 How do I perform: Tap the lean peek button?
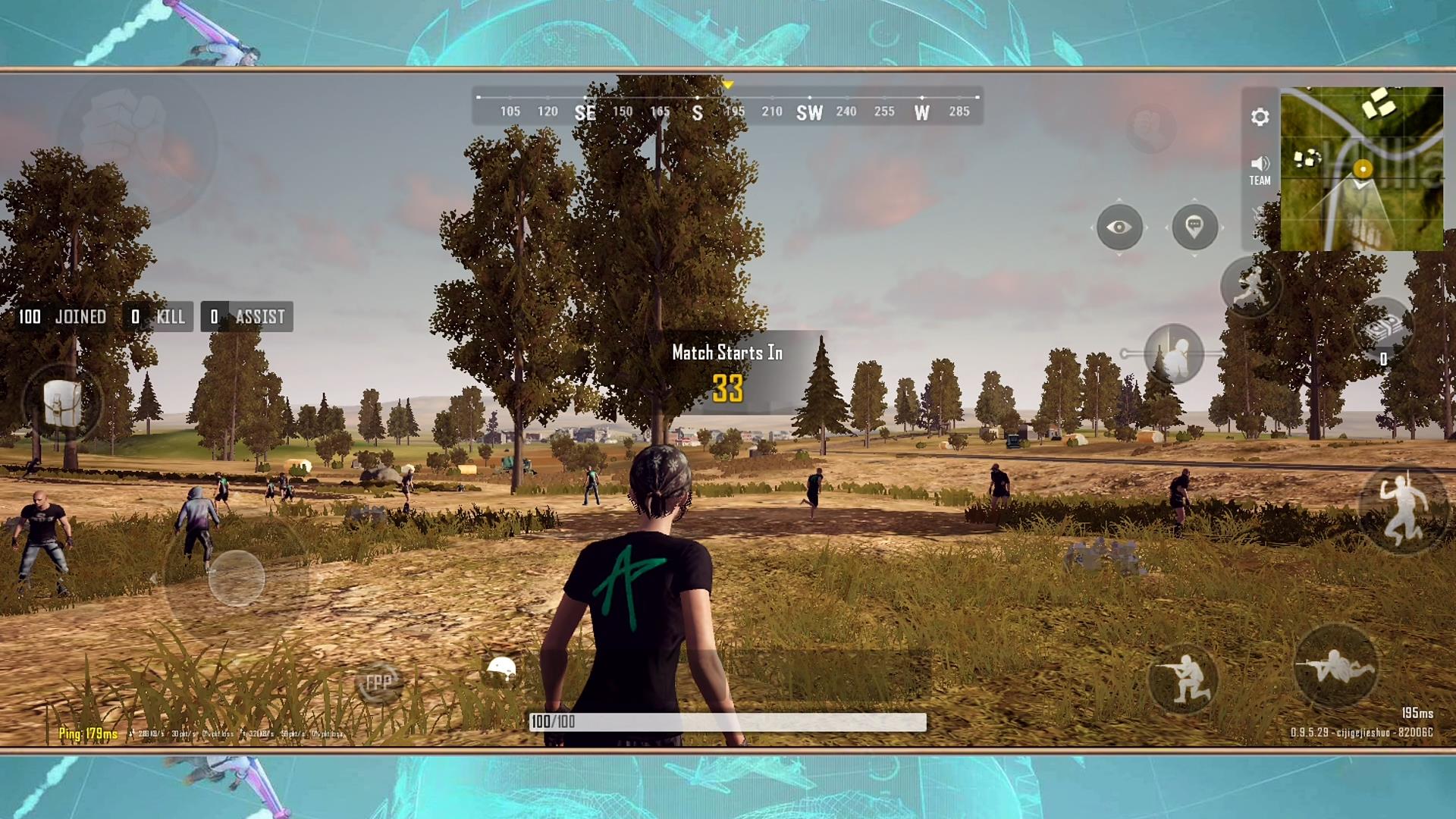1174,353
